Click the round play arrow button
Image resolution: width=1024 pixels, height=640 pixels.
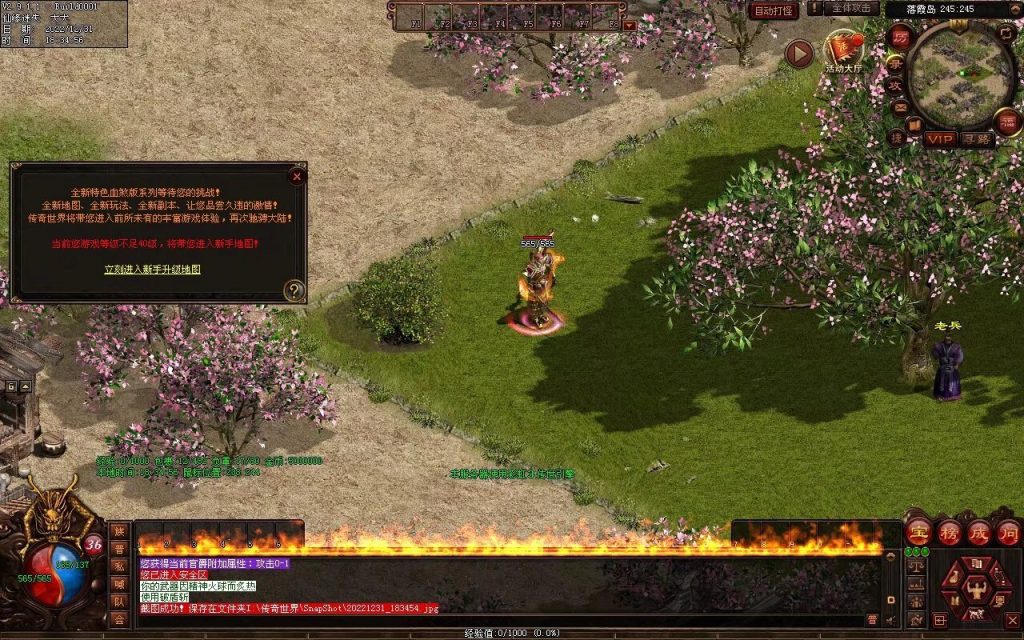(798, 54)
